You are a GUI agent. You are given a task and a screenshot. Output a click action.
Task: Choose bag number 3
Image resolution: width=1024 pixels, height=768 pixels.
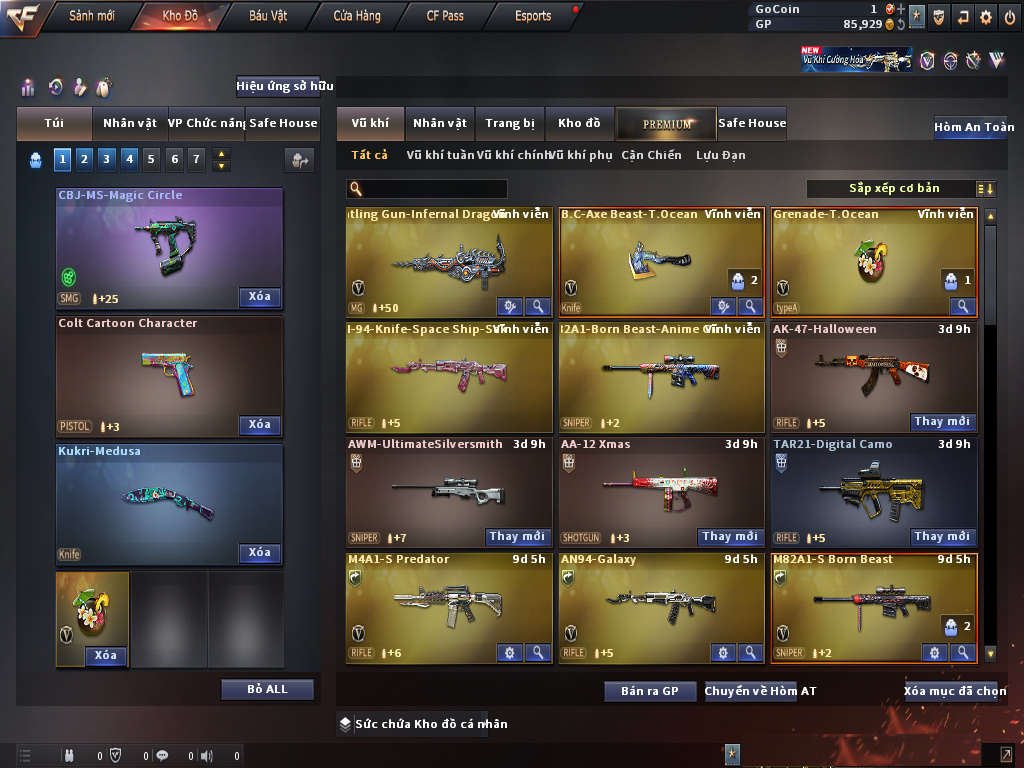pos(106,158)
